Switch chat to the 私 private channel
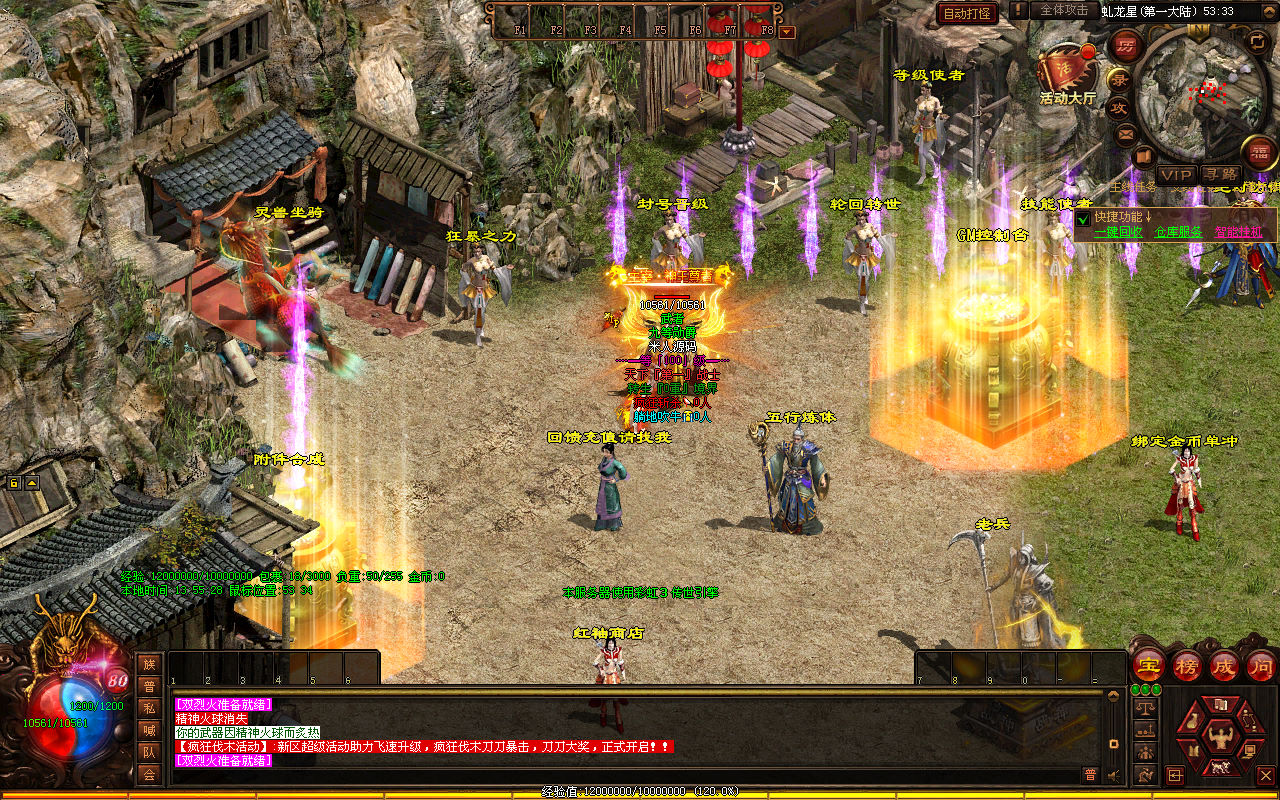Screen dimensions: 1280x800 (149, 708)
